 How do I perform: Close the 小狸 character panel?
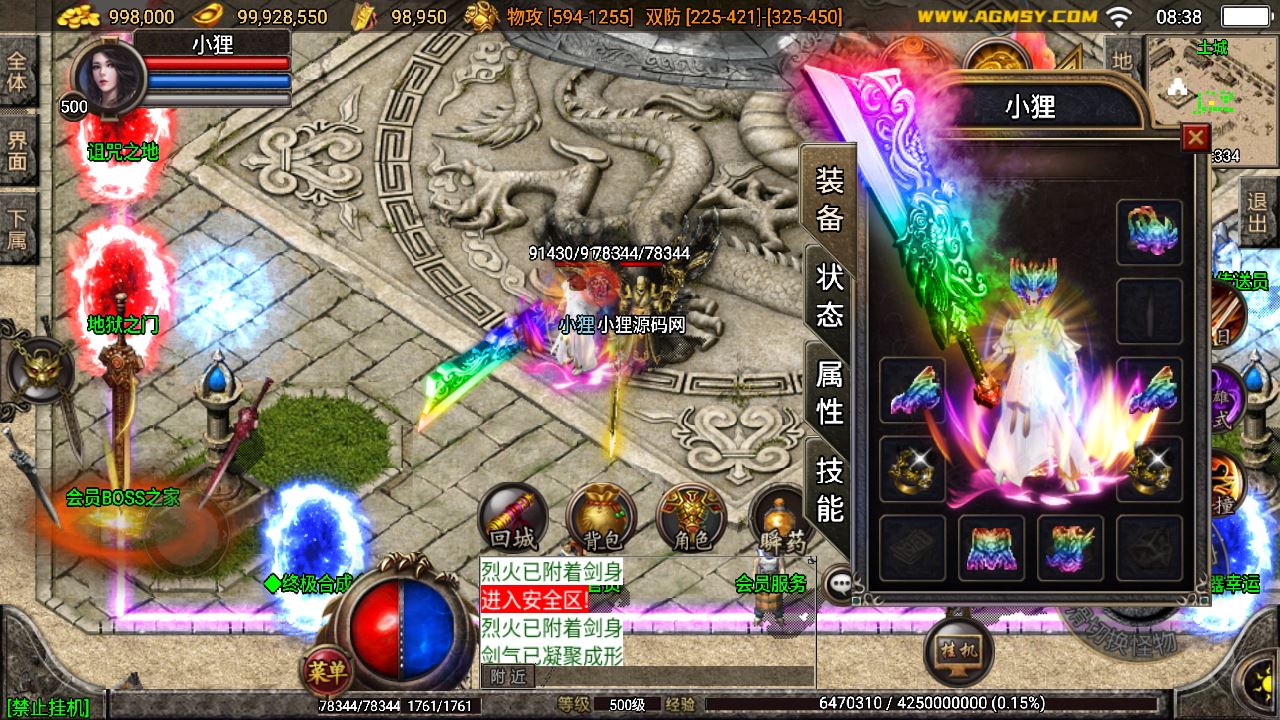pos(1195,137)
